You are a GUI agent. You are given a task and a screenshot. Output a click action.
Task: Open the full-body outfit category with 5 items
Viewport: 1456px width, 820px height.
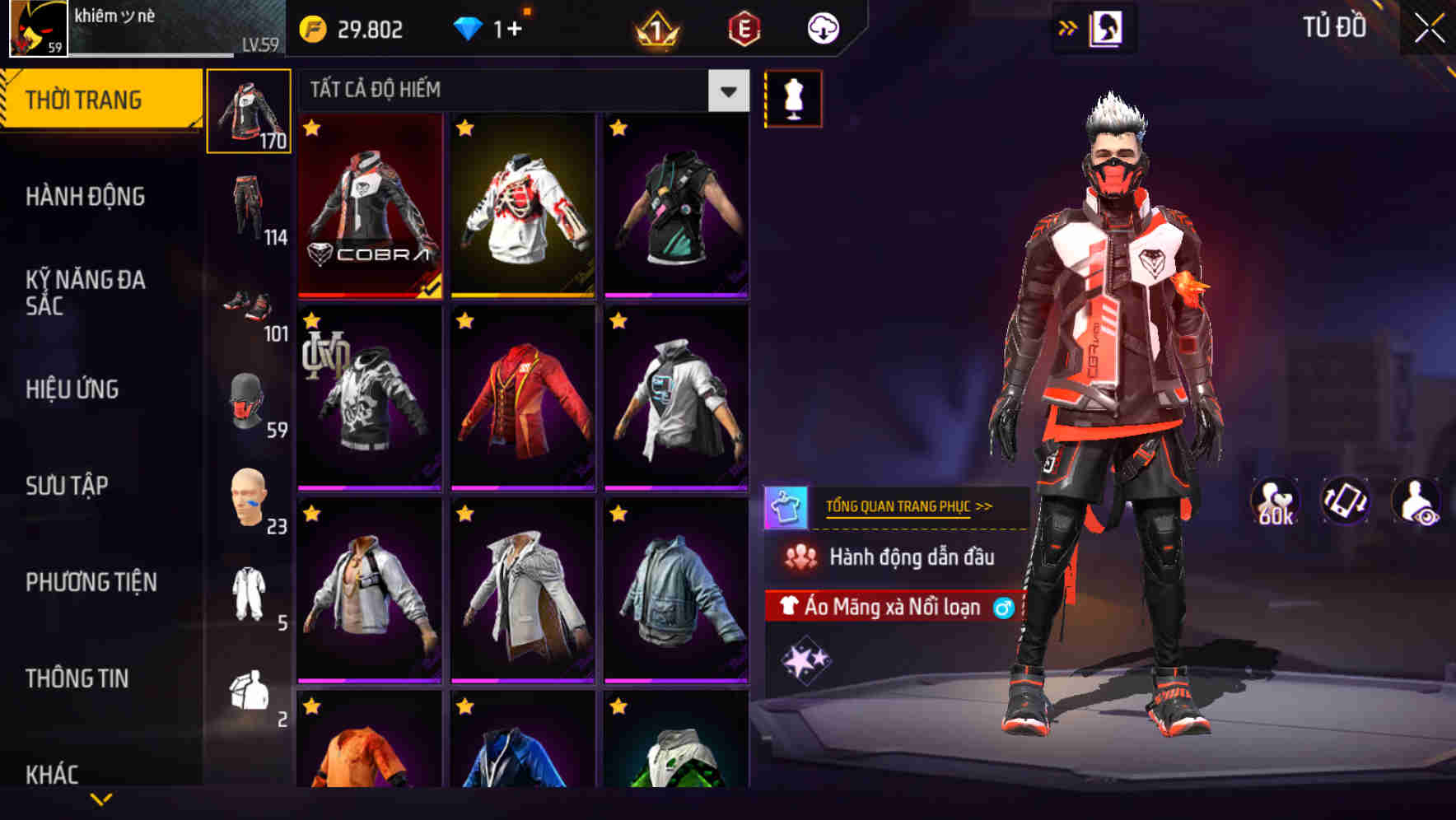250,589
